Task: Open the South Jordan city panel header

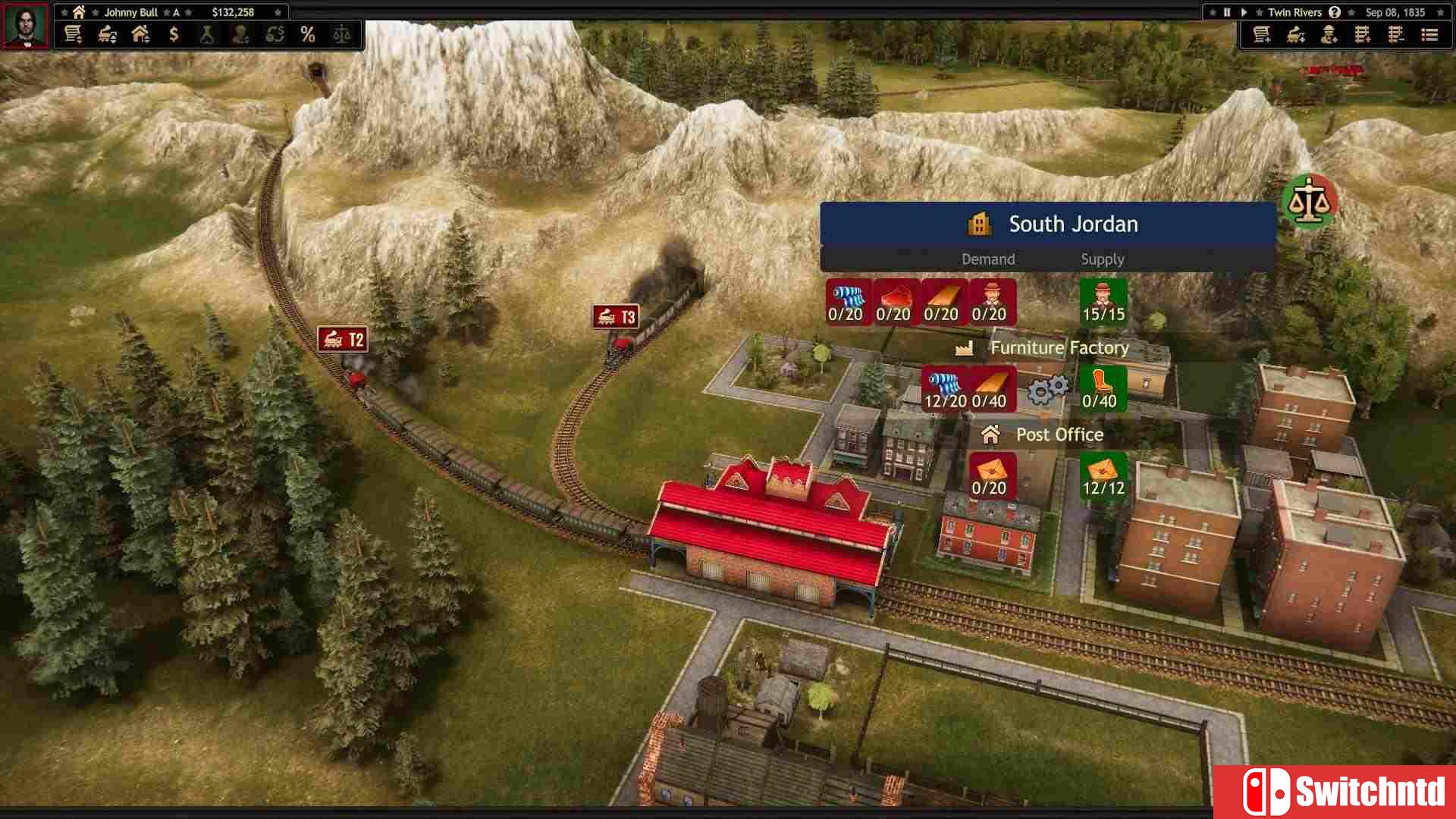Action: [1072, 224]
